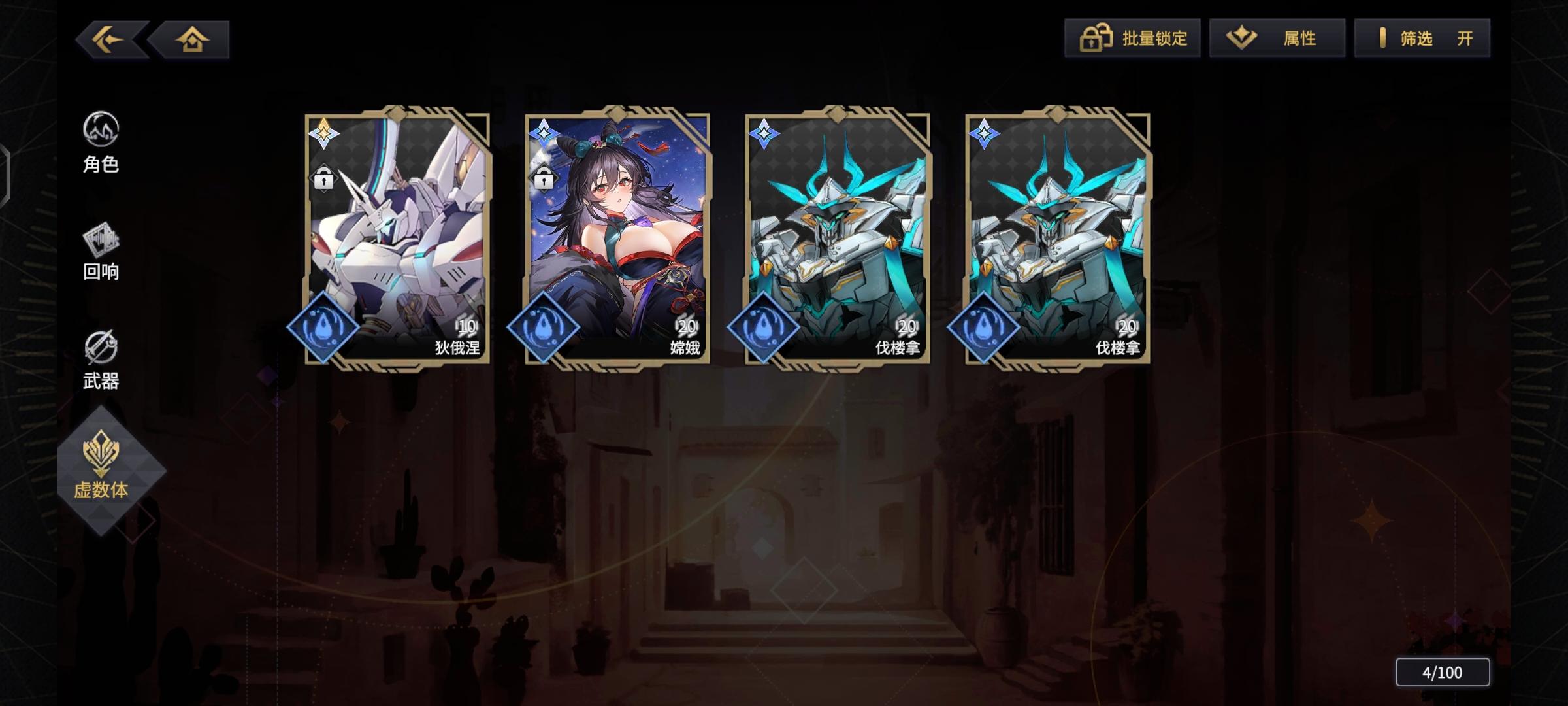Open the 批量锁定 batch lock options
The width and height of the screenshot is (1568, 706).
(1134, 39)
